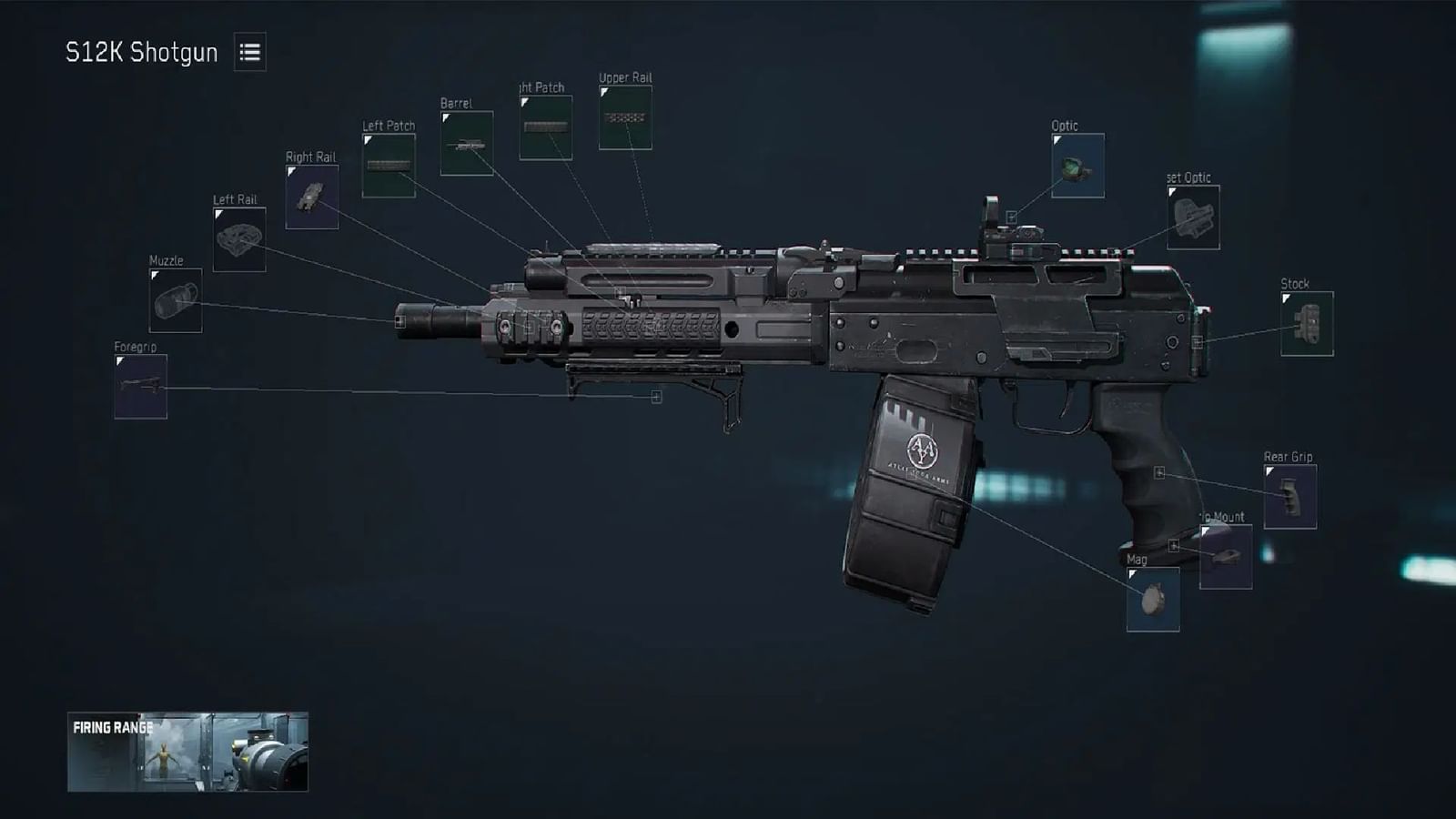Screen dimensions: 1456x819
Task: Select the Stock attachment slot
Action: pos(1307,322)
